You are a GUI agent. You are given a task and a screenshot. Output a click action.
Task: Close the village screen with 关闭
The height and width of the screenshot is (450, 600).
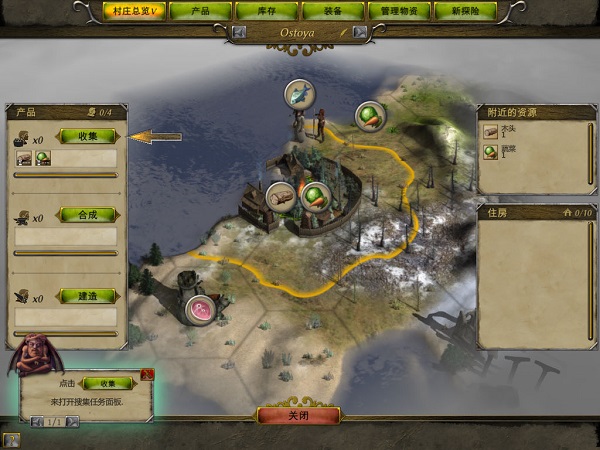299,416
